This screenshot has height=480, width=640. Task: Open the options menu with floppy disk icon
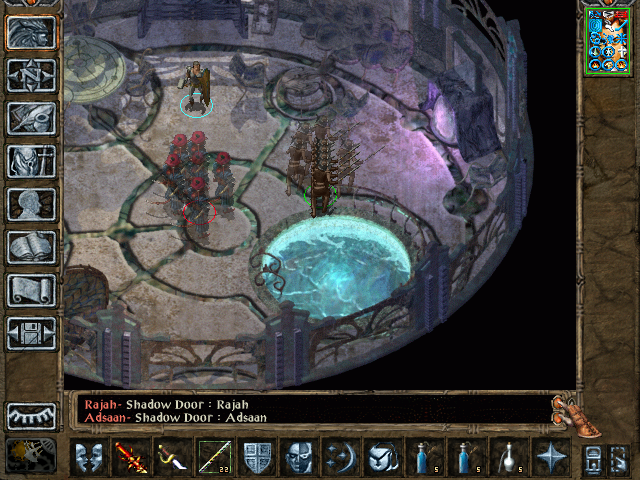point(31,332)
